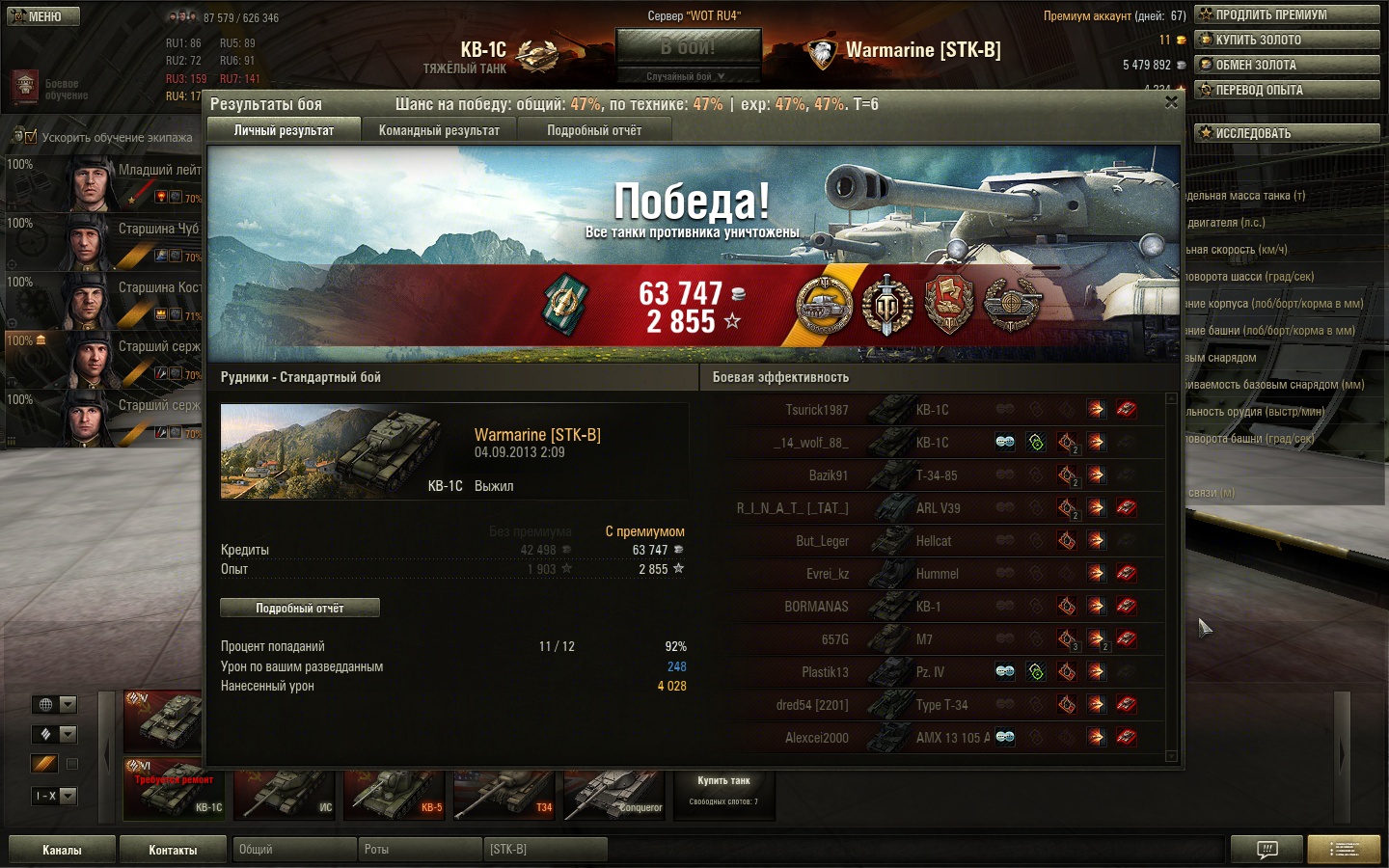Select the T34 tank in carousel

pos(504,794)
